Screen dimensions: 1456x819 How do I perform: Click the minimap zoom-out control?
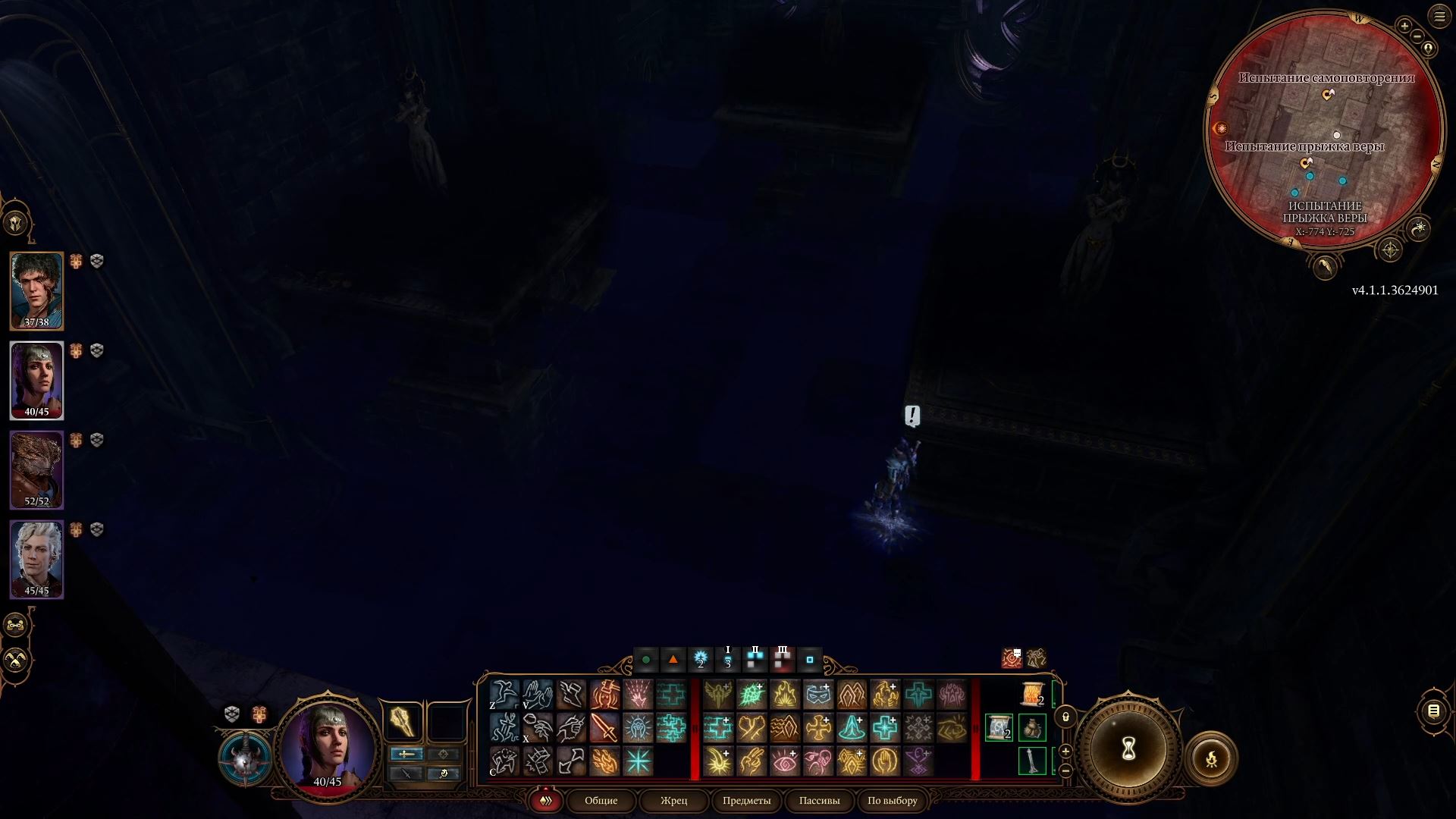coord(1417,36)
